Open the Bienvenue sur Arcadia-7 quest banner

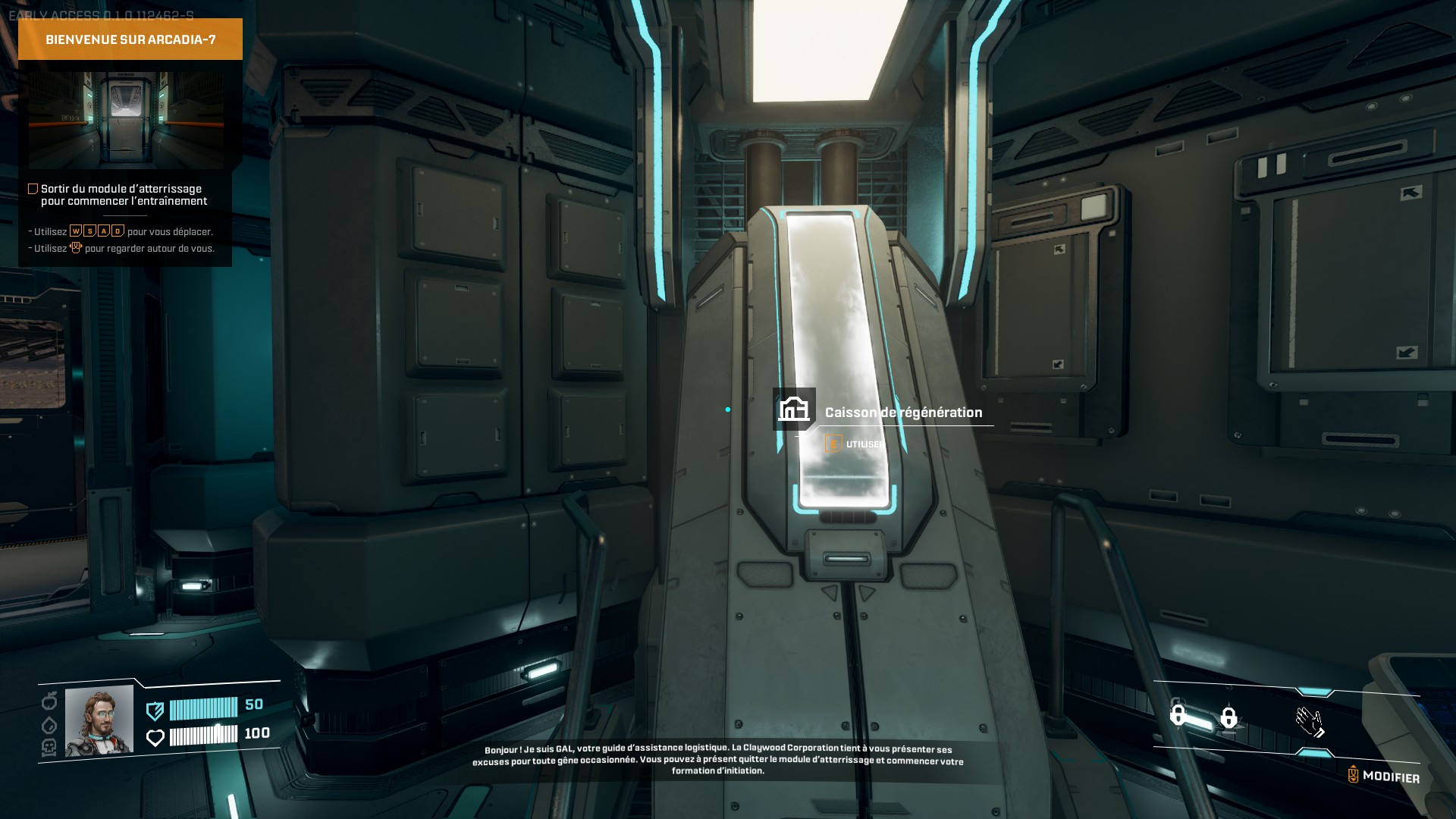click(130, 39)
